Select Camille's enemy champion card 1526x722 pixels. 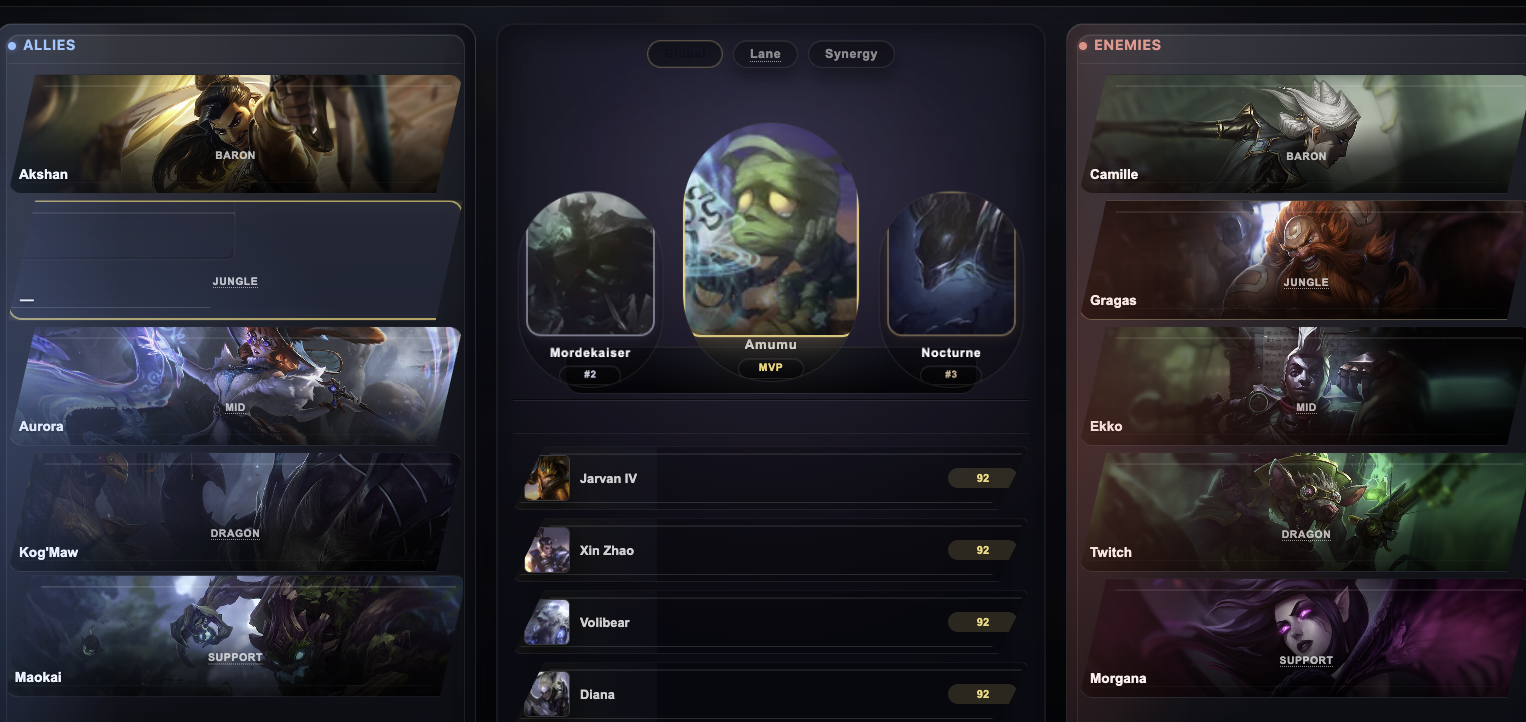point(1297,134)
